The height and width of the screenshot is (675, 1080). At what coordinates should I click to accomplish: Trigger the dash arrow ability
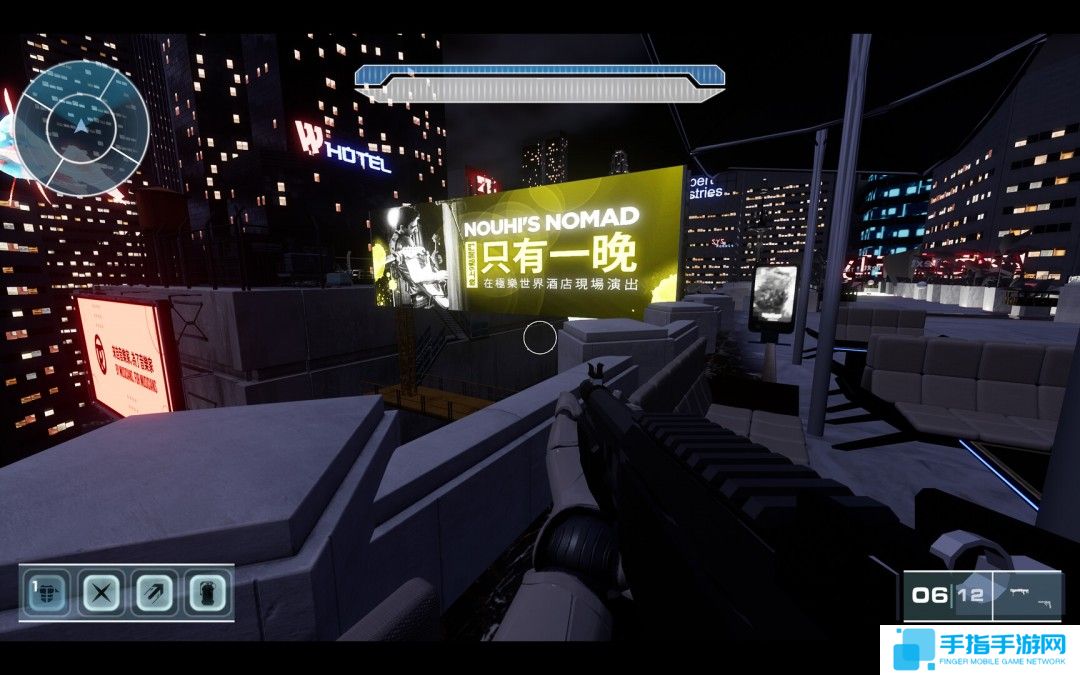tap(154, 593)
